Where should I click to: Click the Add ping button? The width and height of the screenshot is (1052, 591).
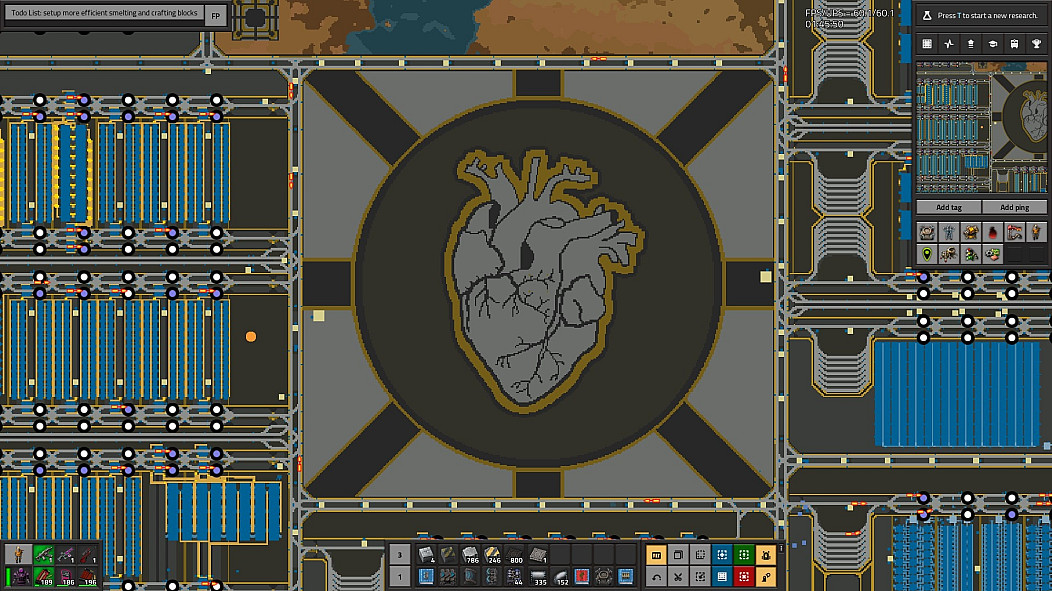[1014, 207]
